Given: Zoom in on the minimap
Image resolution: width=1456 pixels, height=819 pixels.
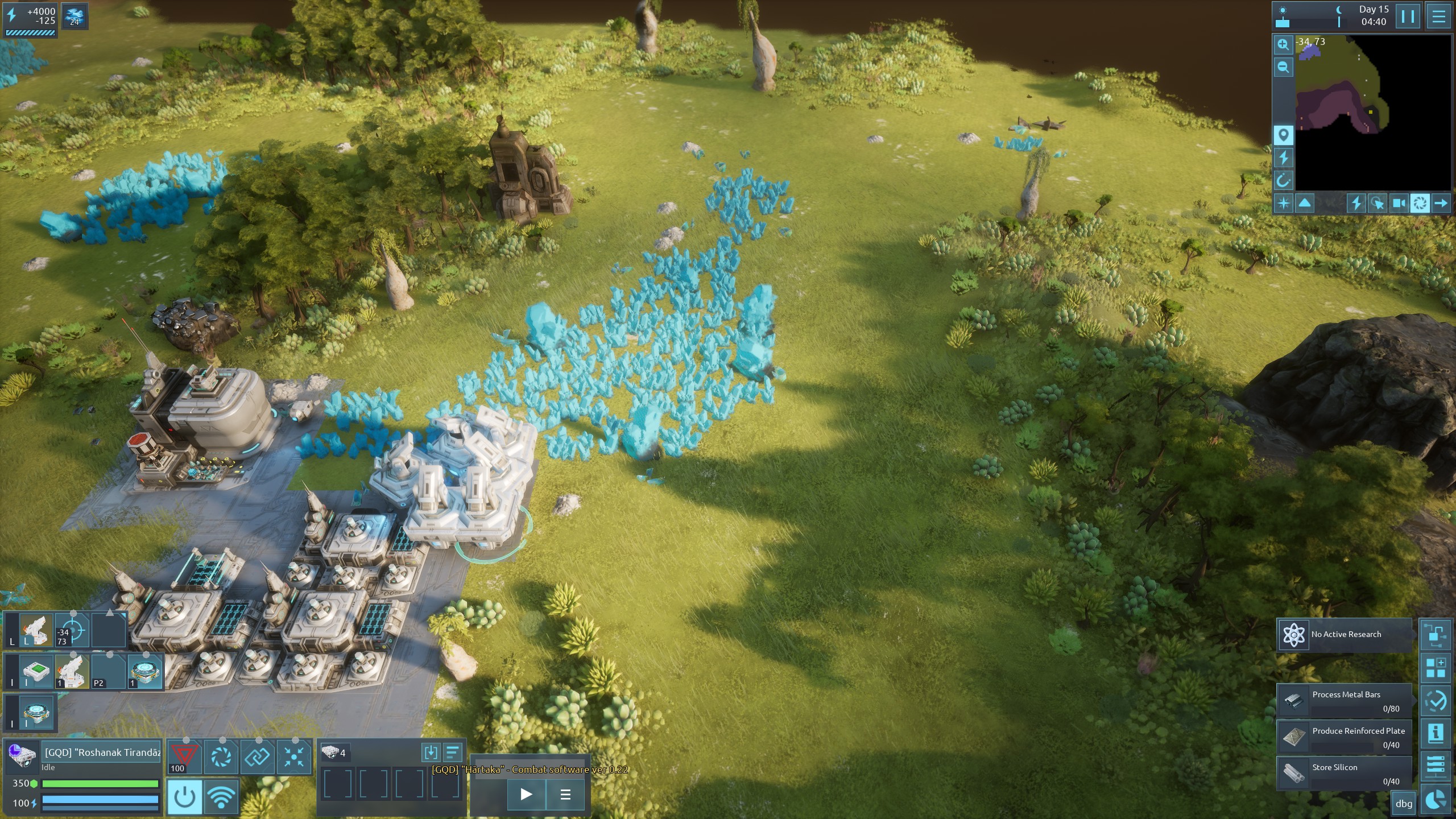Looking at the screenshot, I should point(1283,44).
